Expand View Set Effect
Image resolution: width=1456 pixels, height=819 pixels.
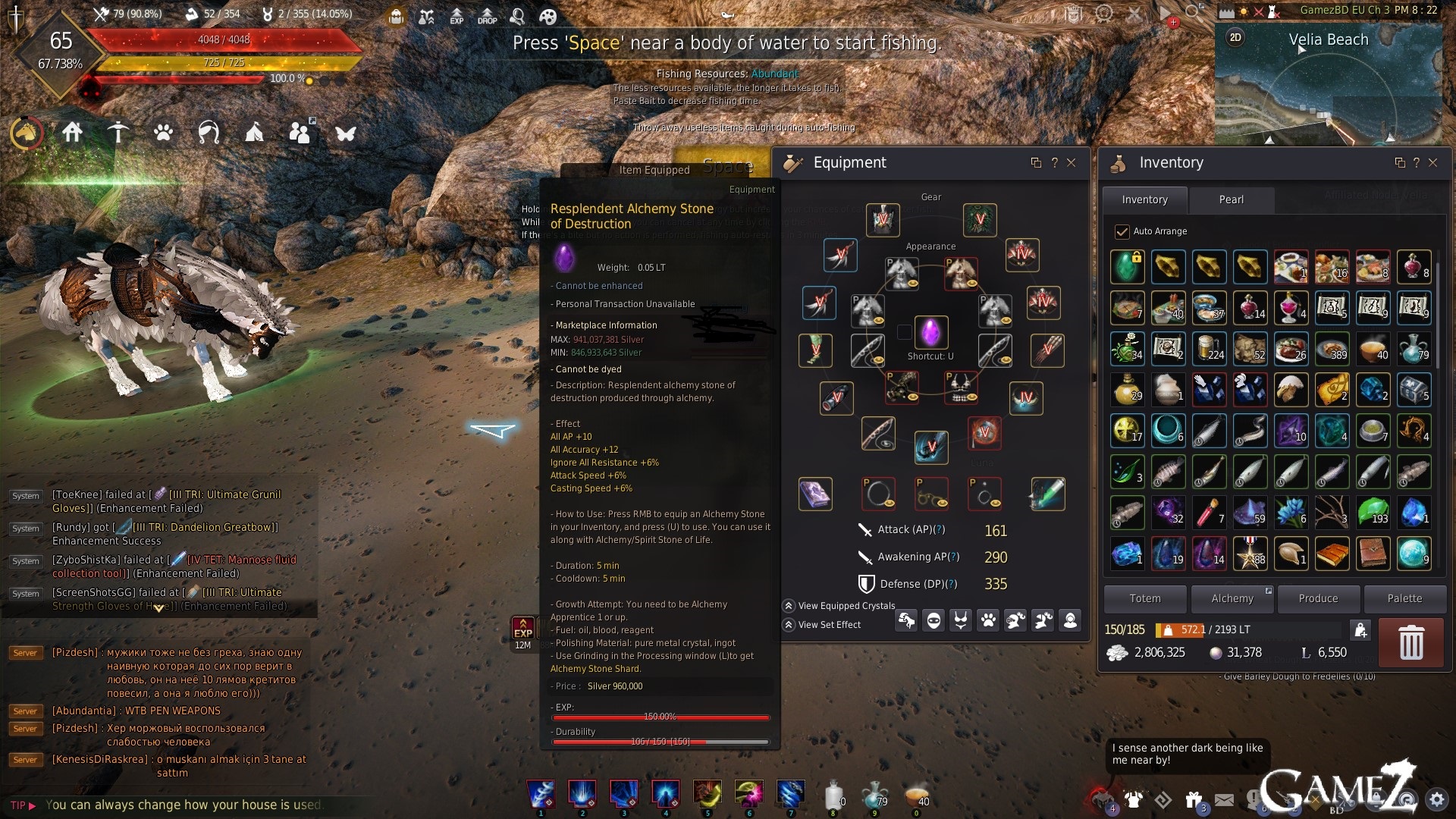[x=789, y=625]
